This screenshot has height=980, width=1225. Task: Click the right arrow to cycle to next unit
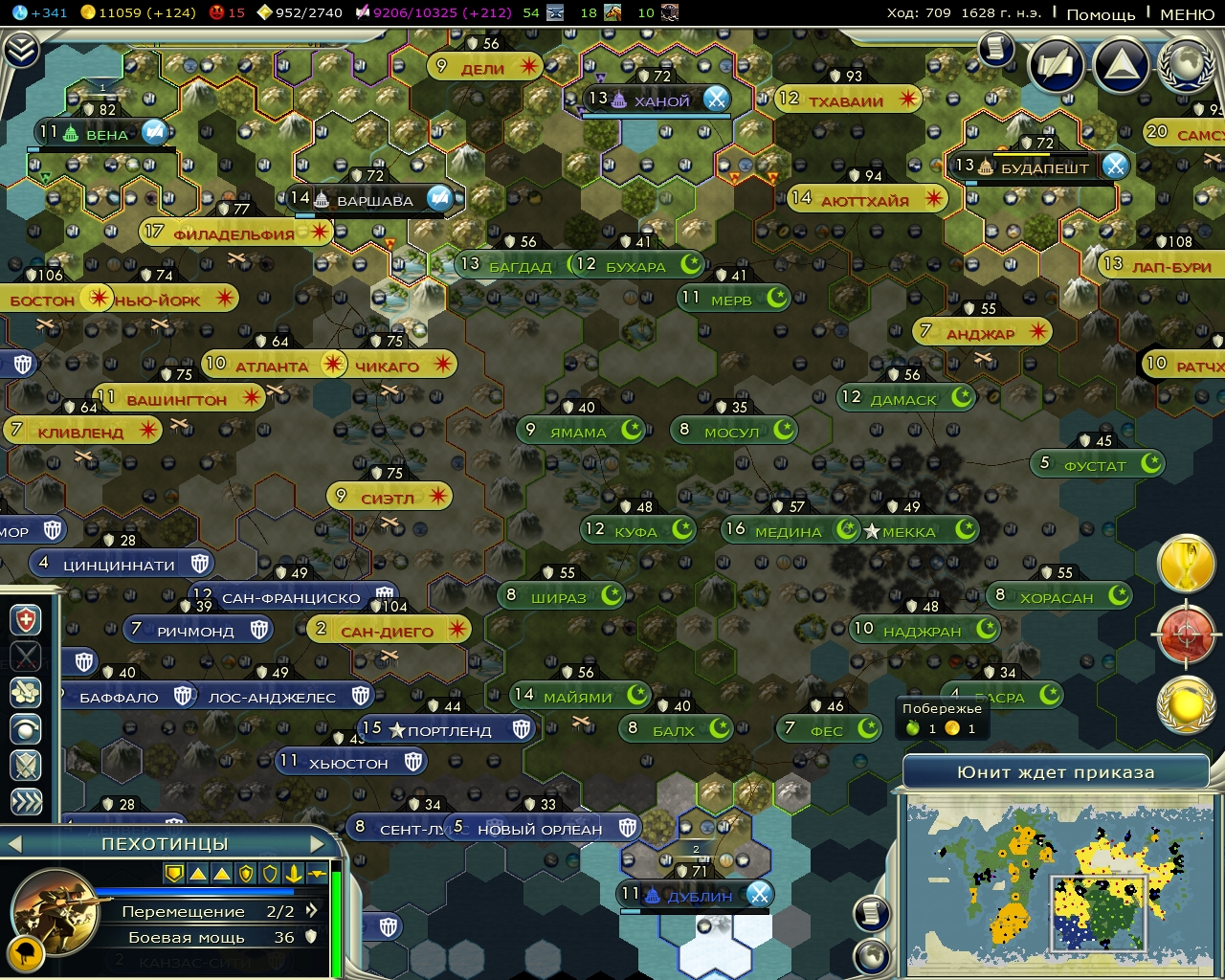[x=319, y=844]
